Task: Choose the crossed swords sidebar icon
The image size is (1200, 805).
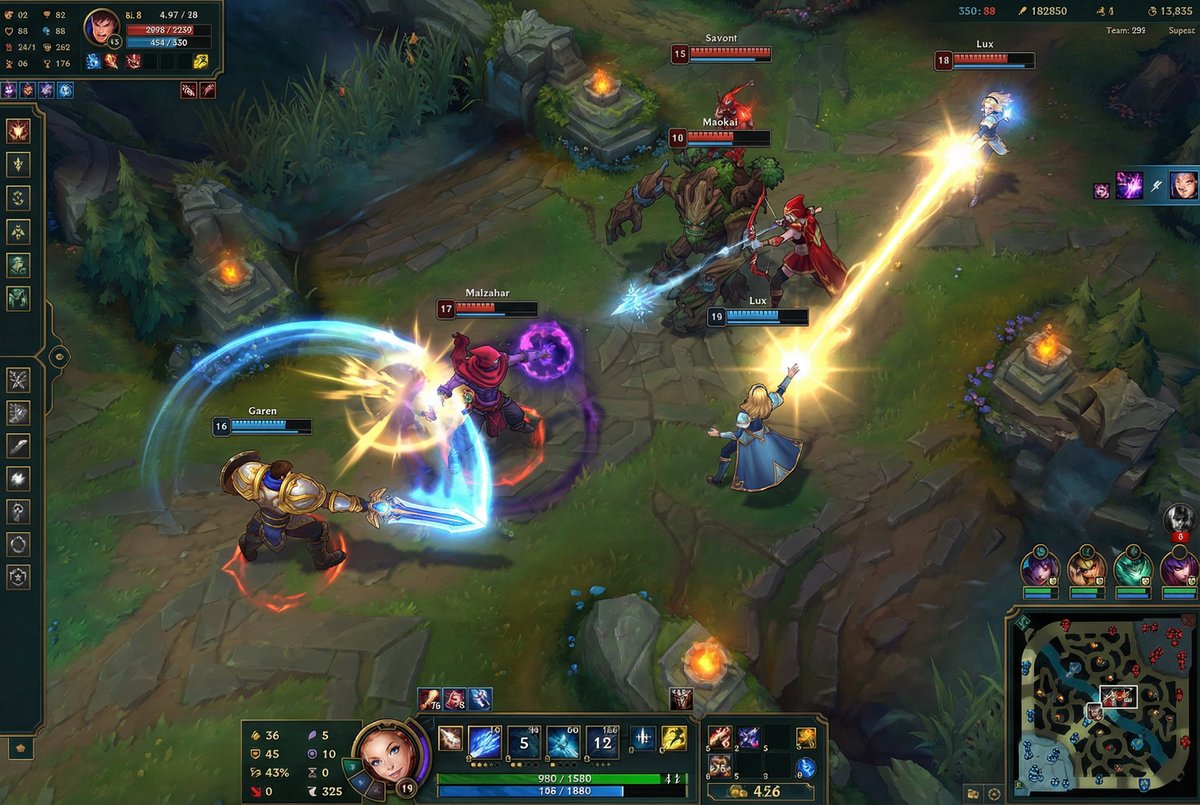Action: coord(18,380)
